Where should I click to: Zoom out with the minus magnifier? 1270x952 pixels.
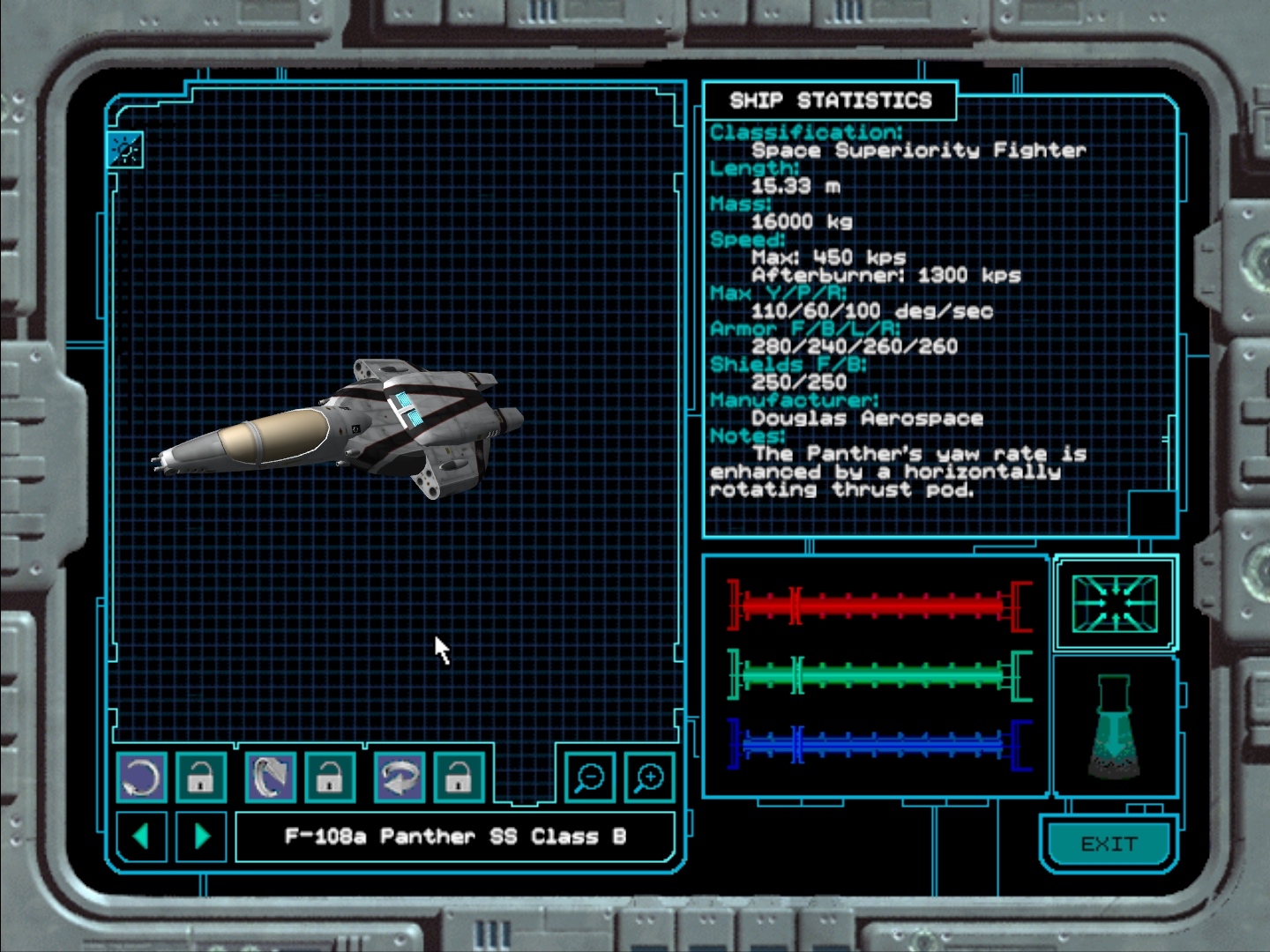[589, 777]
